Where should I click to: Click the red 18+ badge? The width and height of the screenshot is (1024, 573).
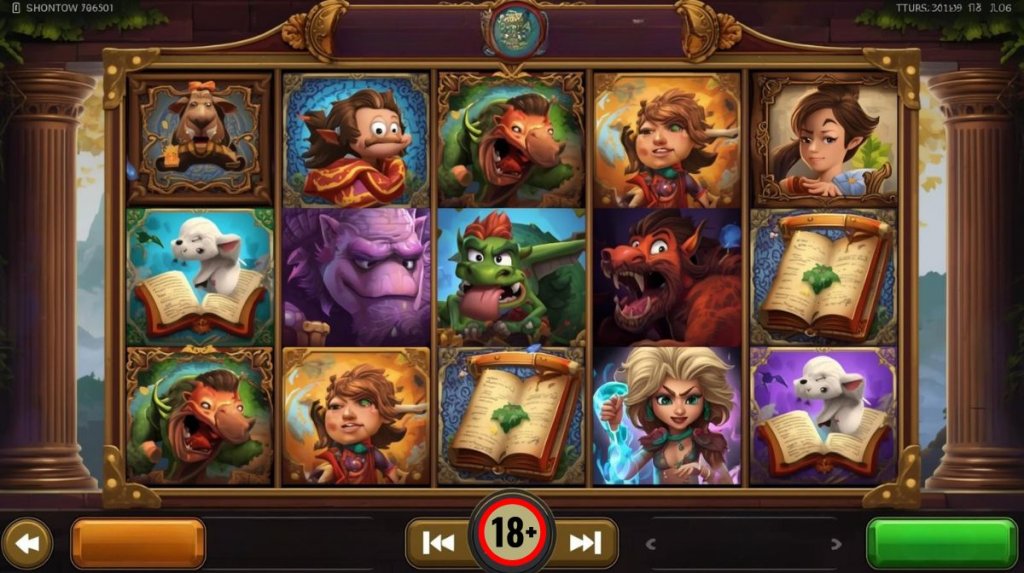coord(512,534)
